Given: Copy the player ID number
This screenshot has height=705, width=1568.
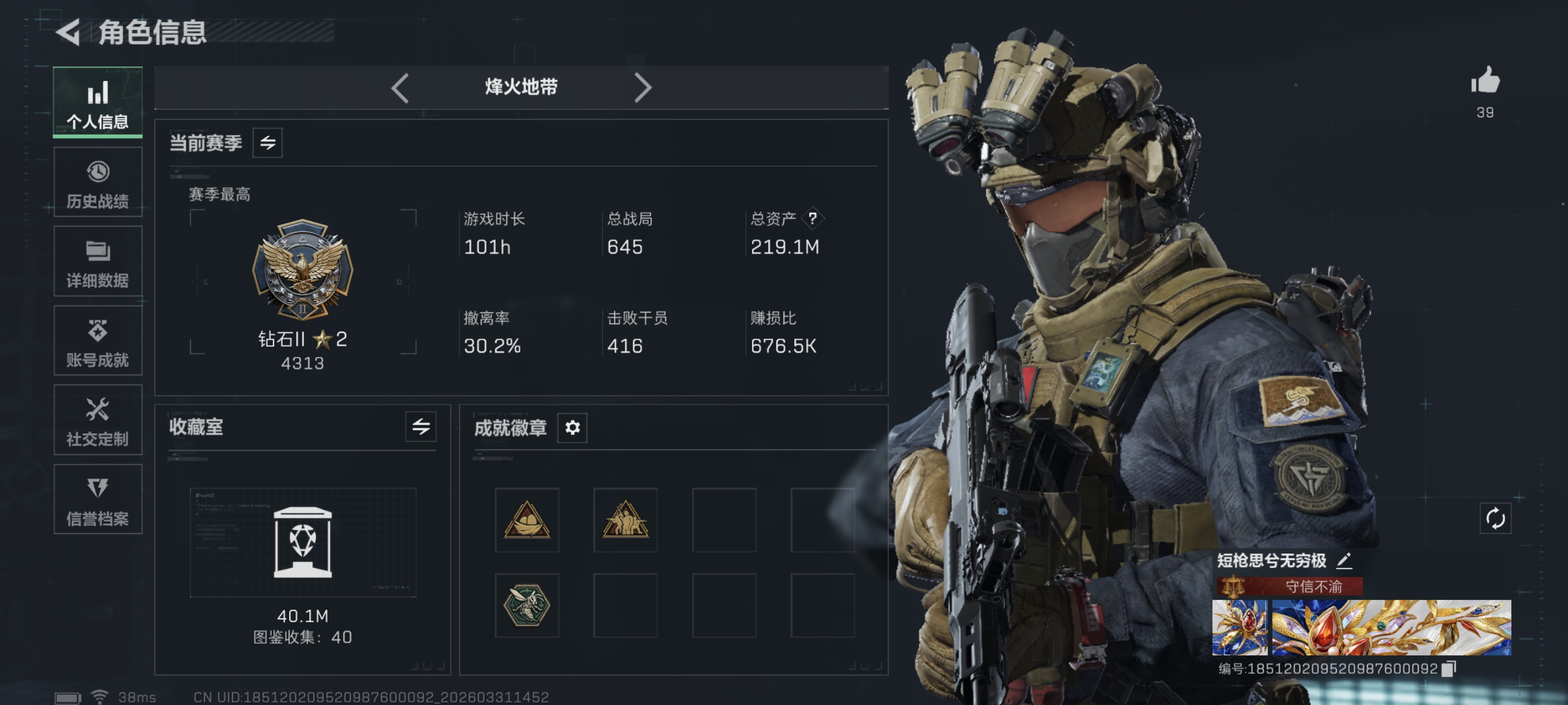Looking at the screenshot, I should click(1449, 669).
